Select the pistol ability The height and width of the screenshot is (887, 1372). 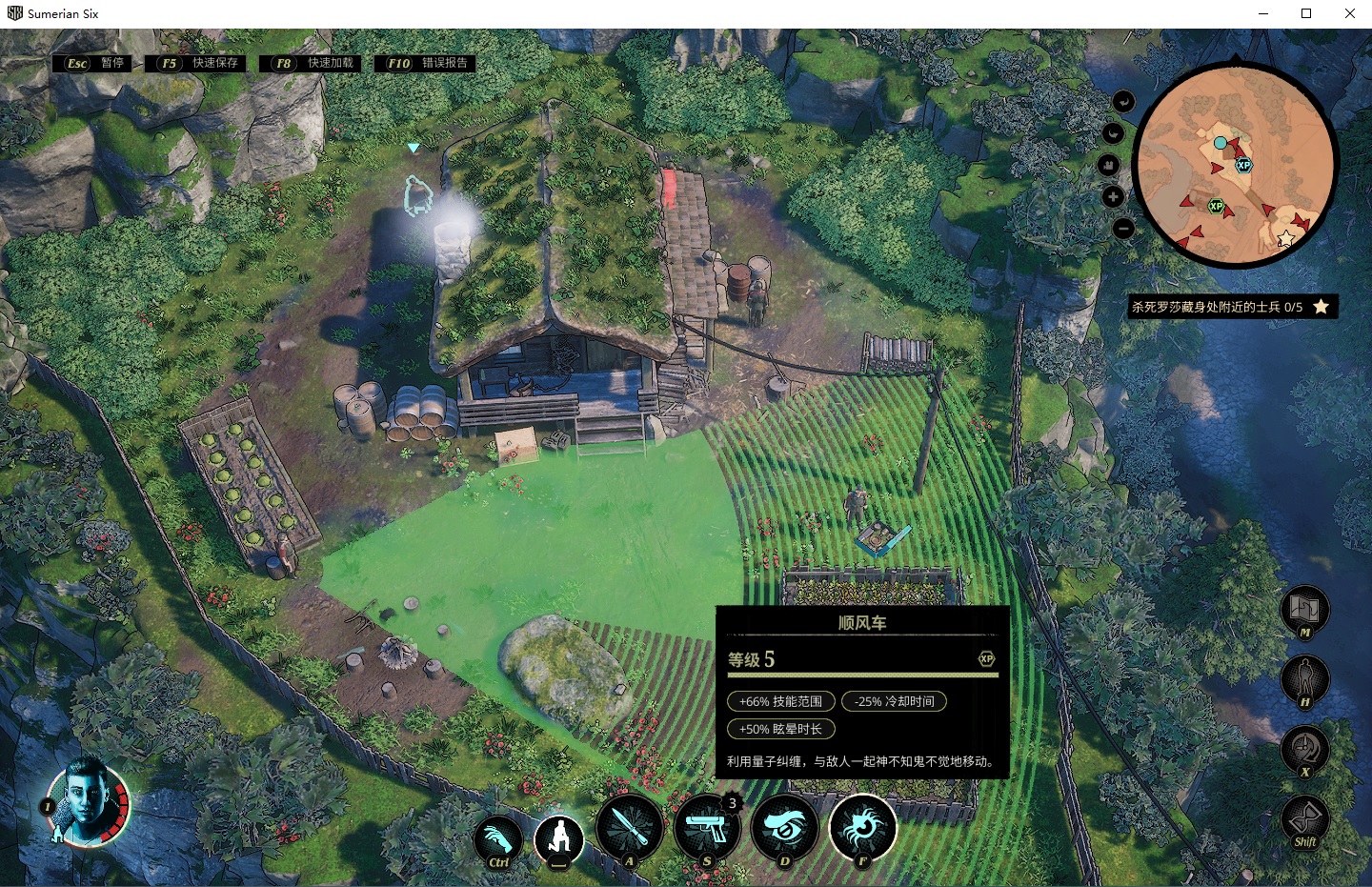[x=707, y=828]
